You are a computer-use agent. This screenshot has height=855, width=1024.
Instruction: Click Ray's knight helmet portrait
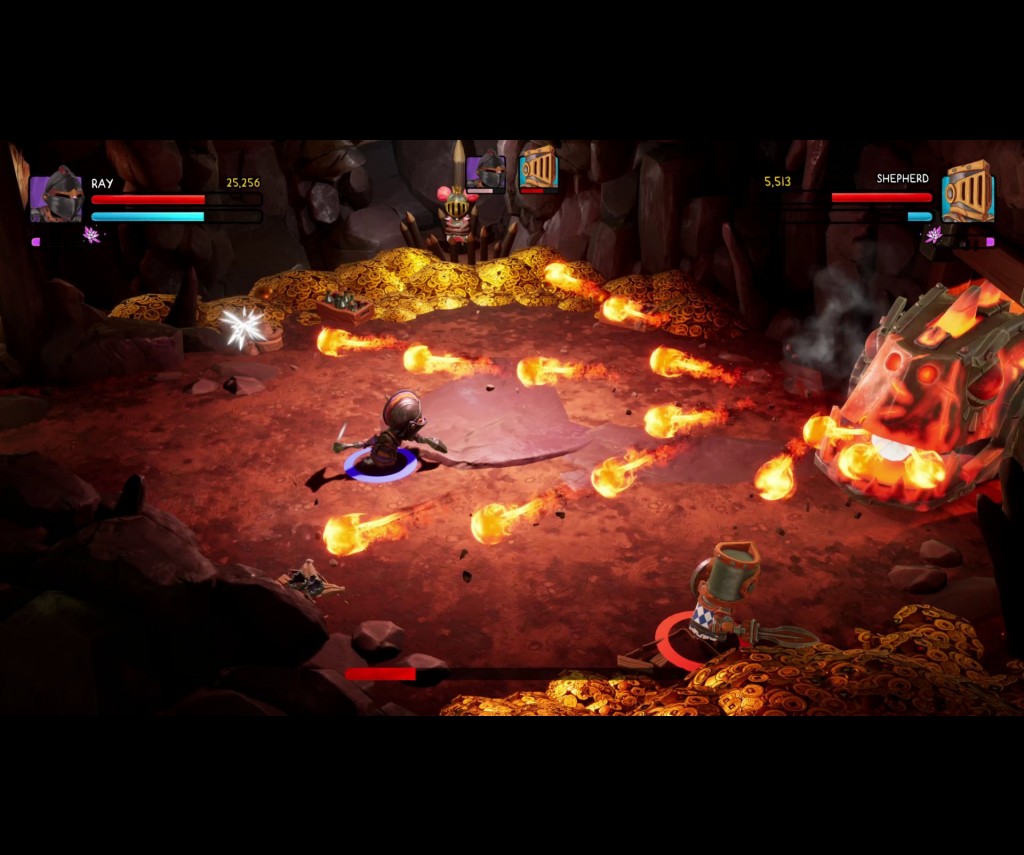coord(56,196)
